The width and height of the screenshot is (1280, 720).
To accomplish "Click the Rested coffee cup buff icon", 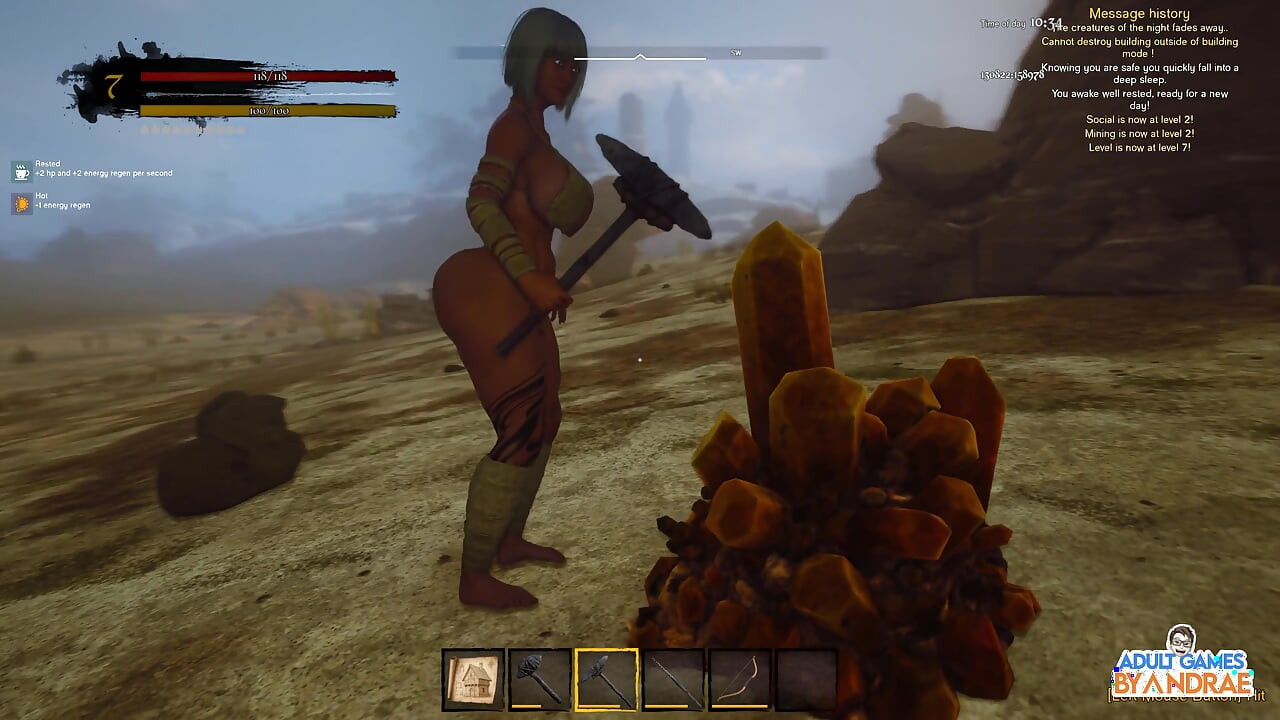I will pyautogui.click(x=22, y=172).
